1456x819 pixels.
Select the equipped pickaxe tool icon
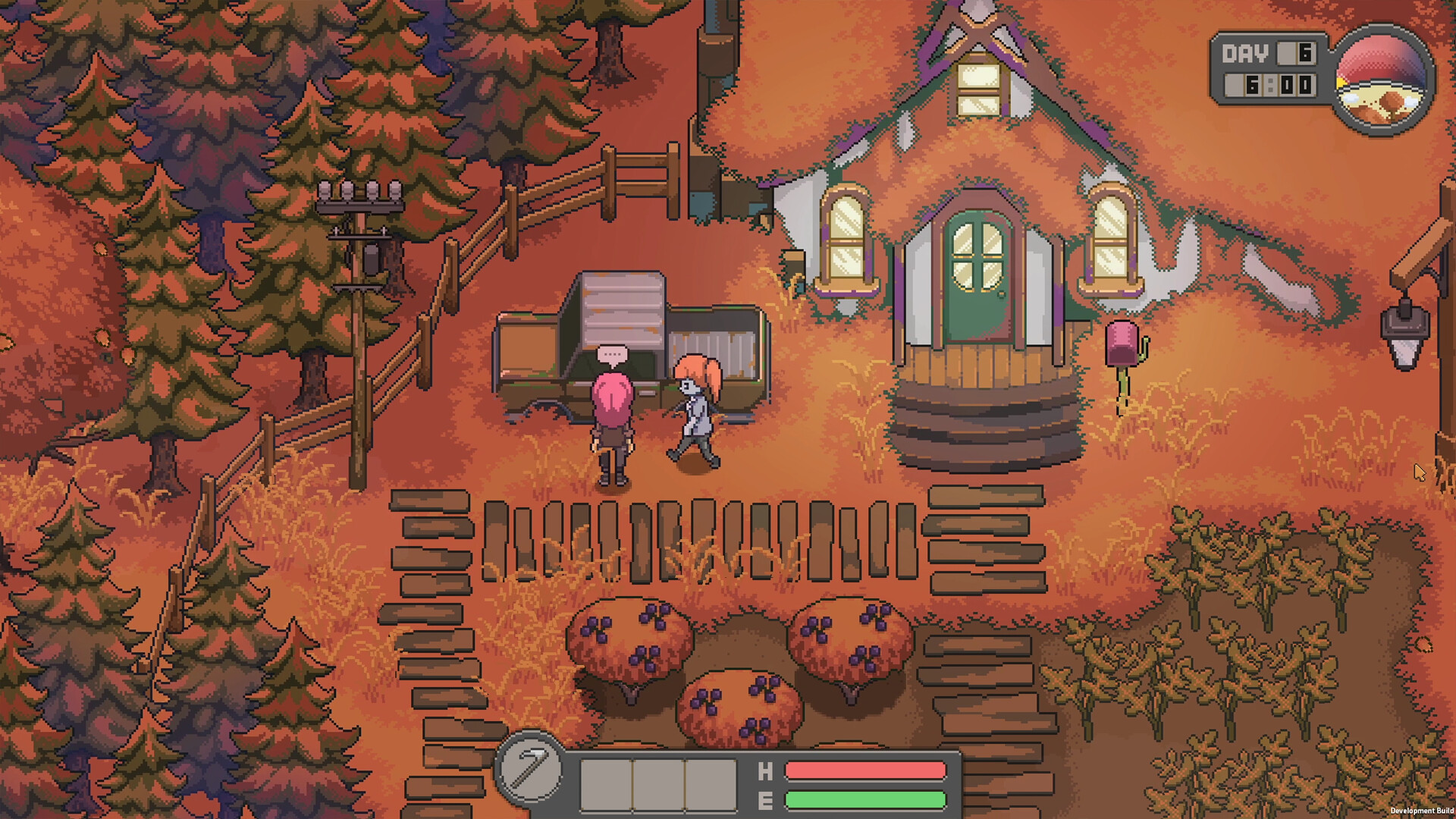pyautogui.click(x=530, y=770)
